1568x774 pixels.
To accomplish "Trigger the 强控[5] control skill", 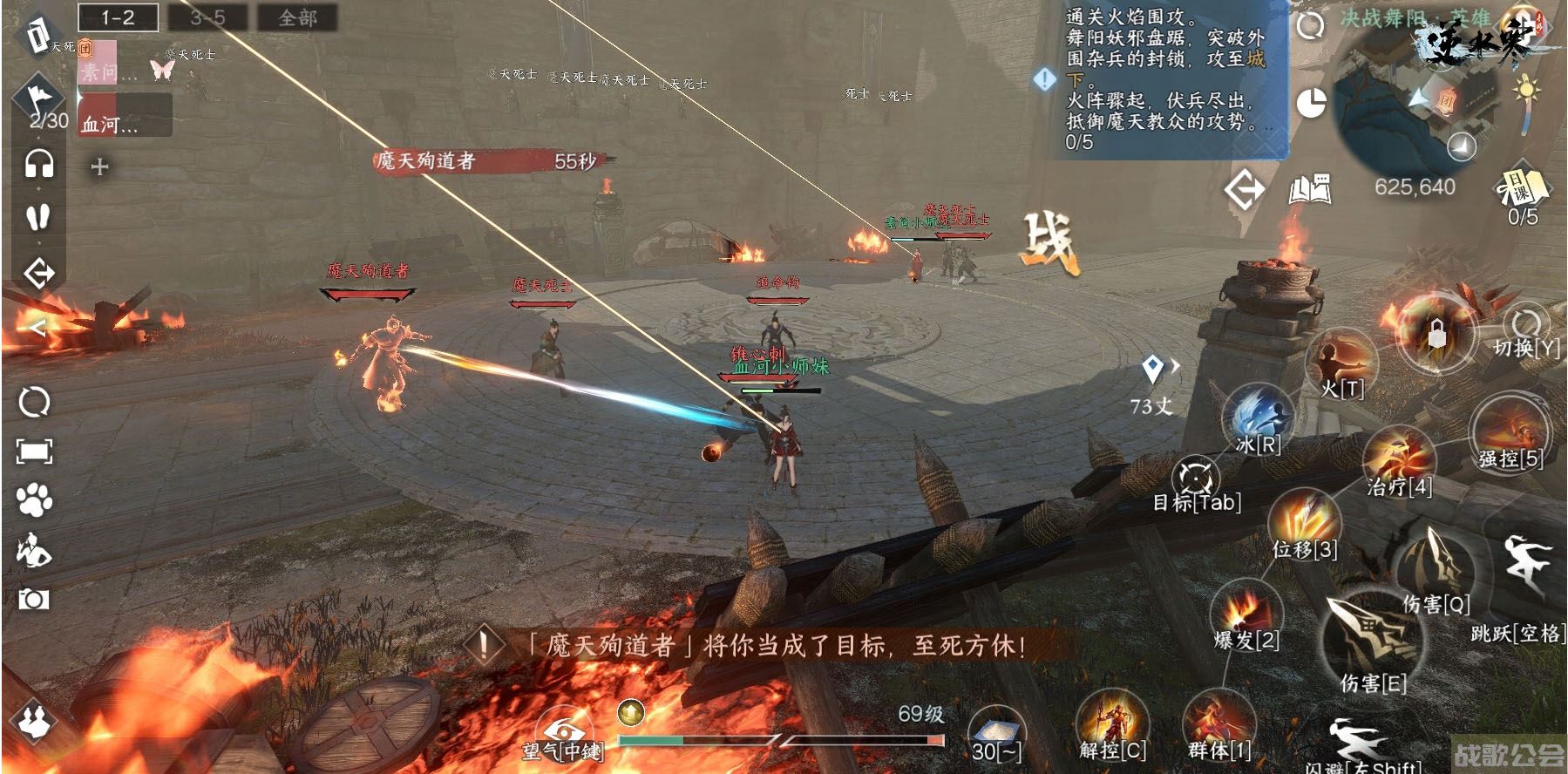I will 1510,430.
